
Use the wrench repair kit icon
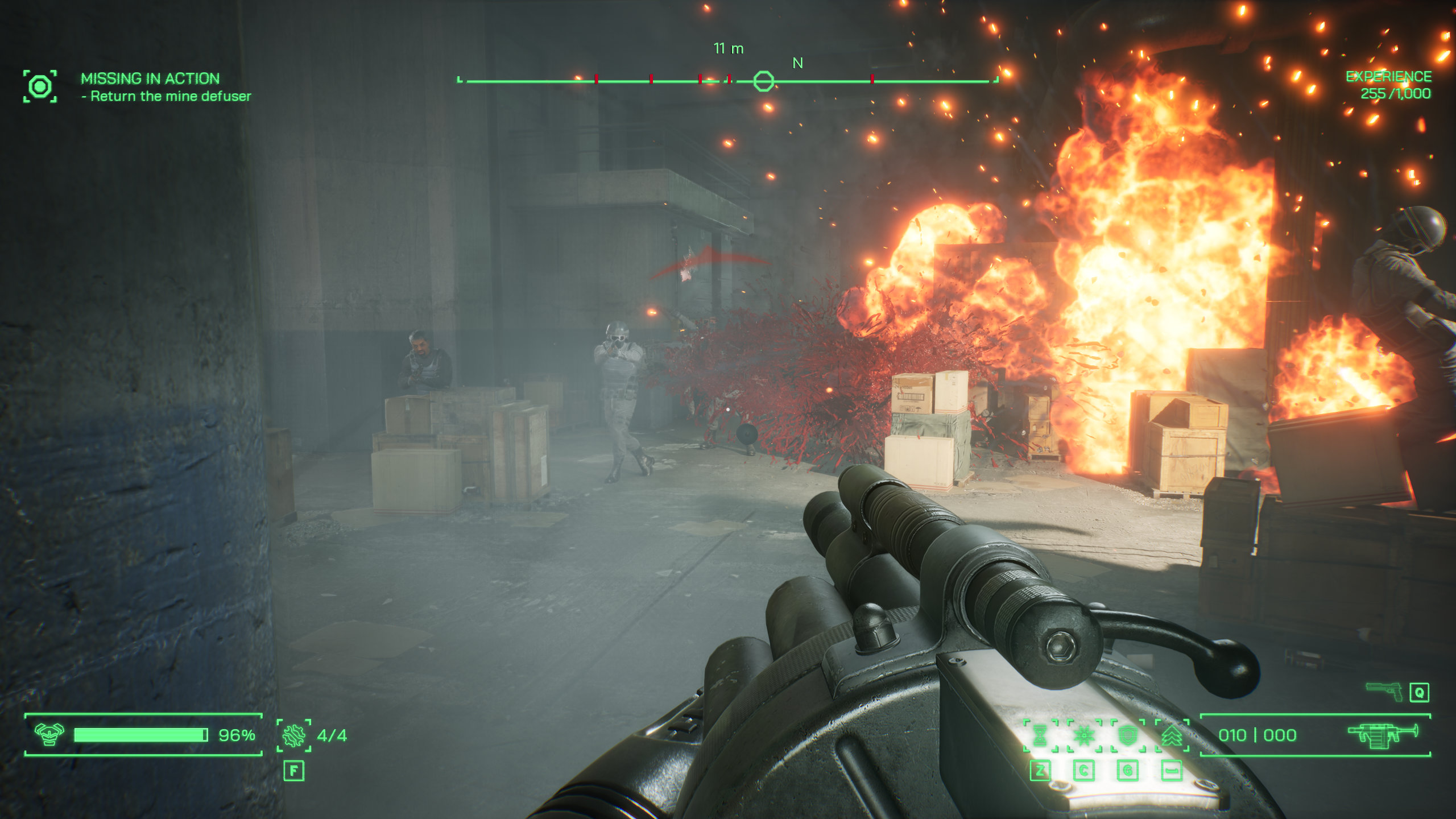tap(293, 735)
